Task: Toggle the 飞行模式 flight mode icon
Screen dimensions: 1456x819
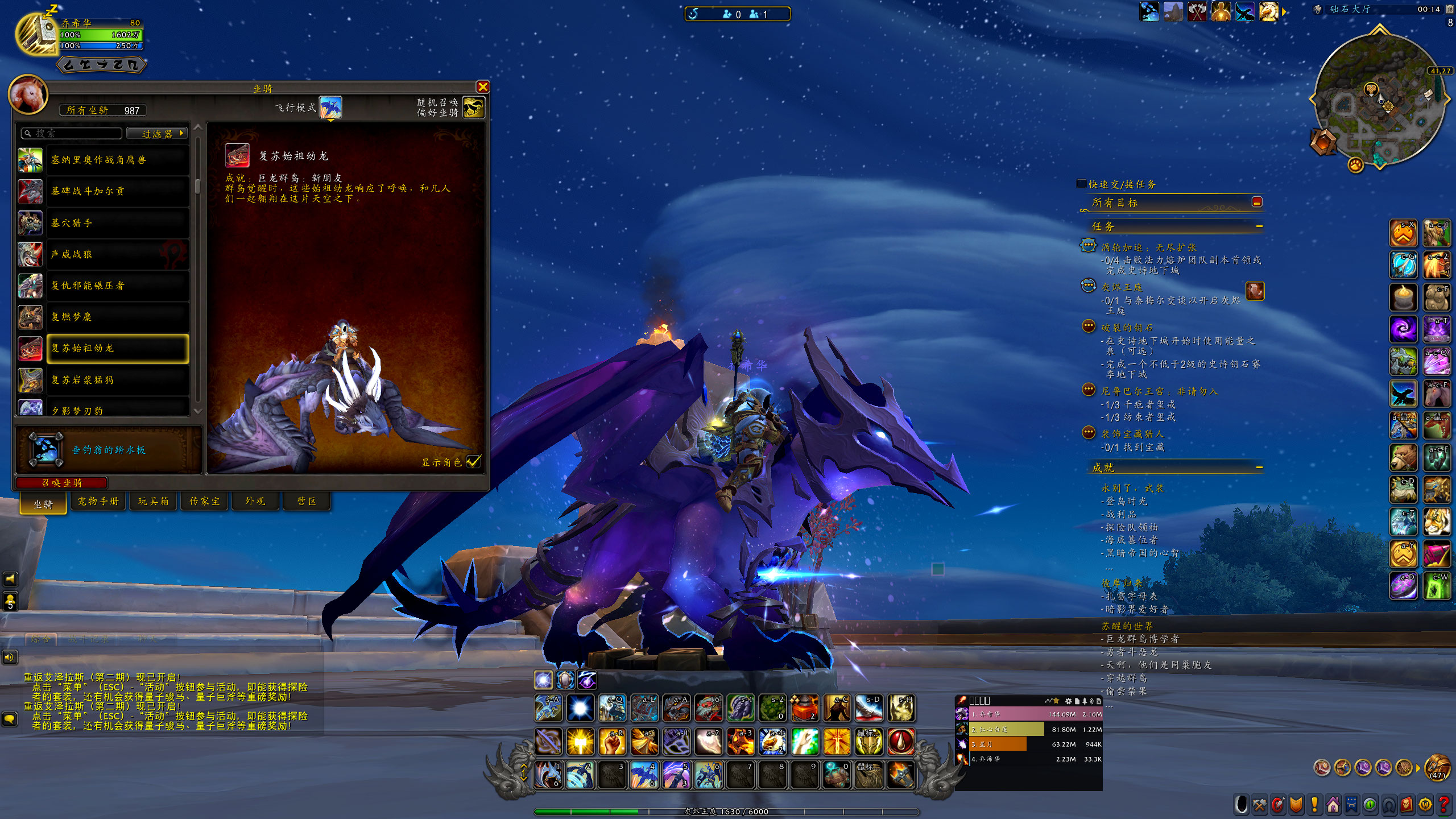Action: (330, 107)
